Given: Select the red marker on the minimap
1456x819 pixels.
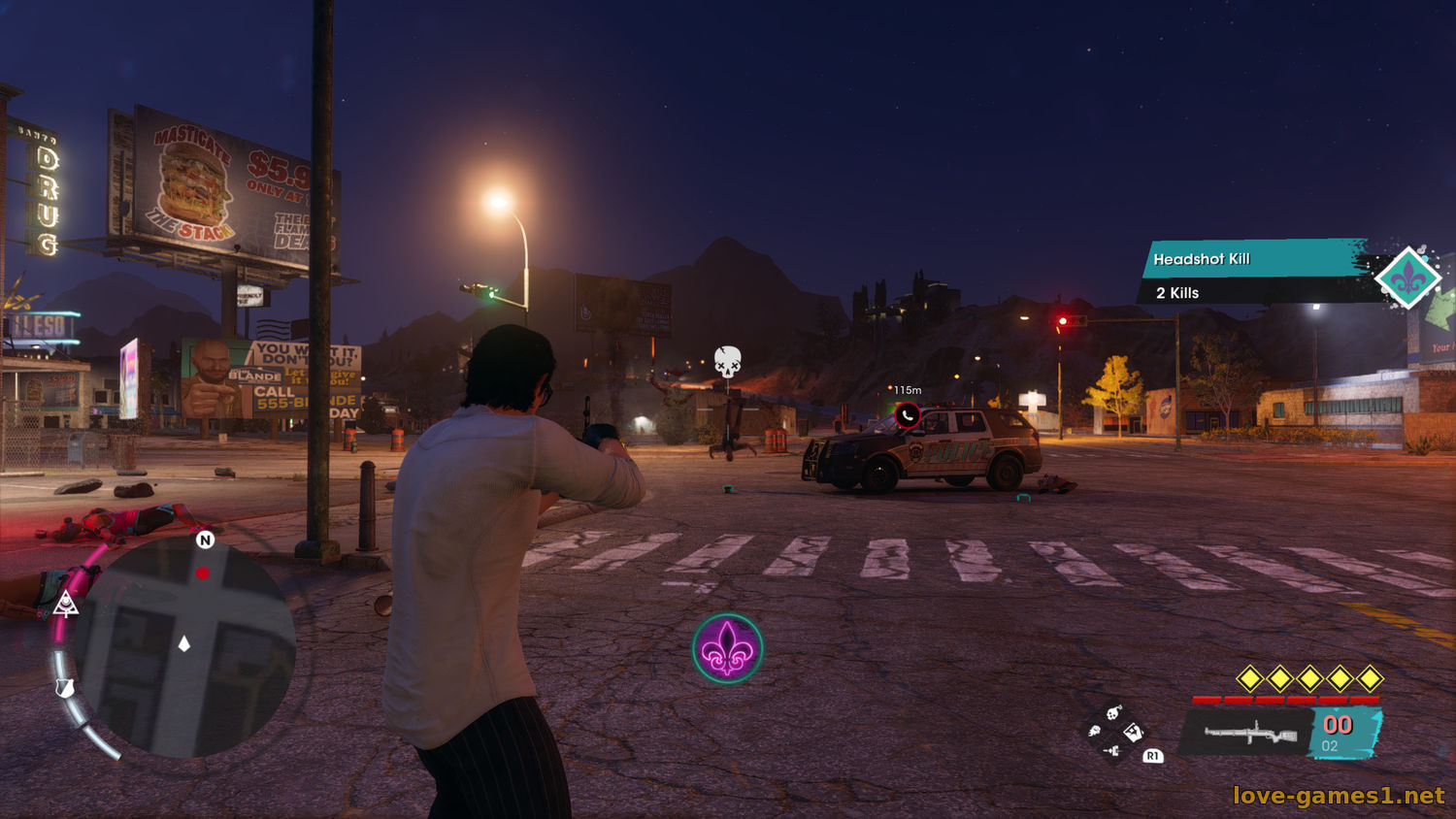Looking at the screenshot, I should click(x=202, y=573).
